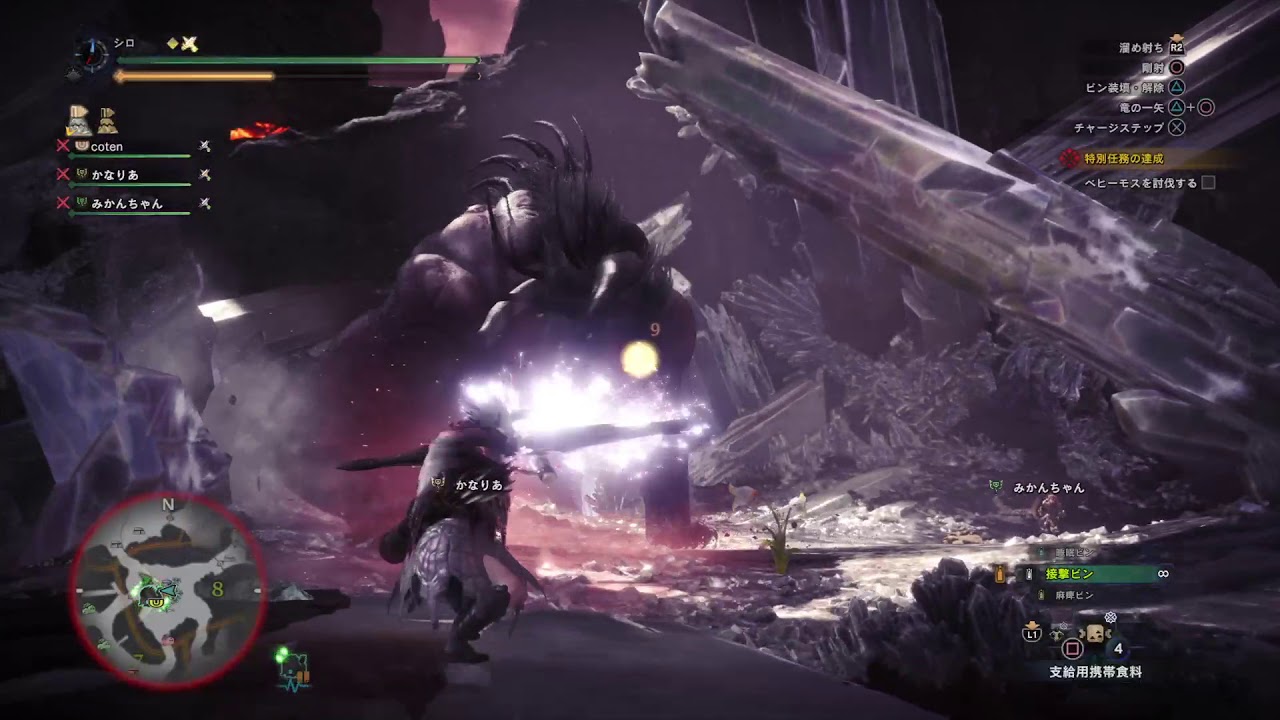Select the monster tracking icon beside the minimap
This screenshot has width=1280, height=720.
(293, 667)
